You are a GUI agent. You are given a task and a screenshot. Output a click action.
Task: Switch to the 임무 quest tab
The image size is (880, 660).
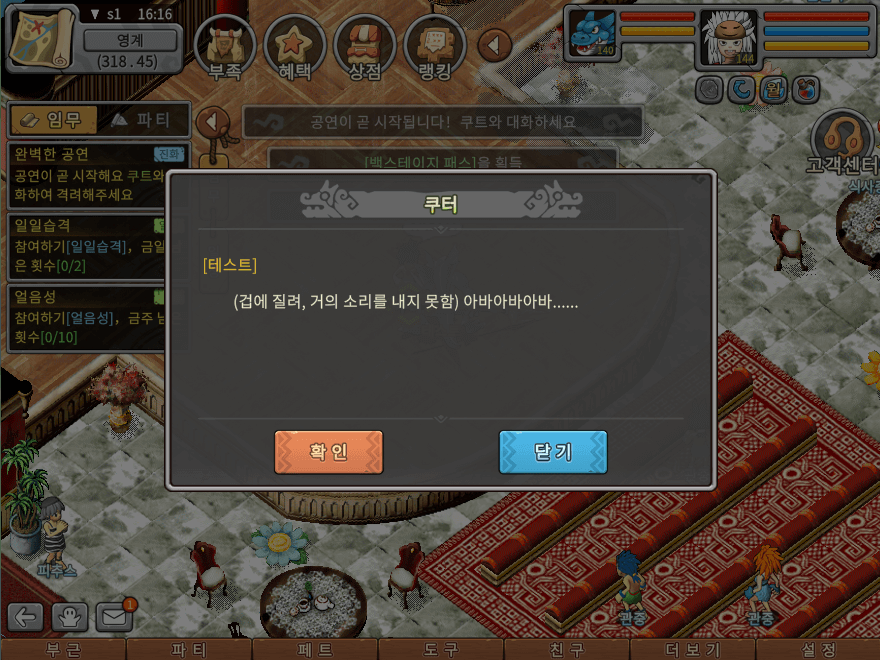click(x=54, y=120)
